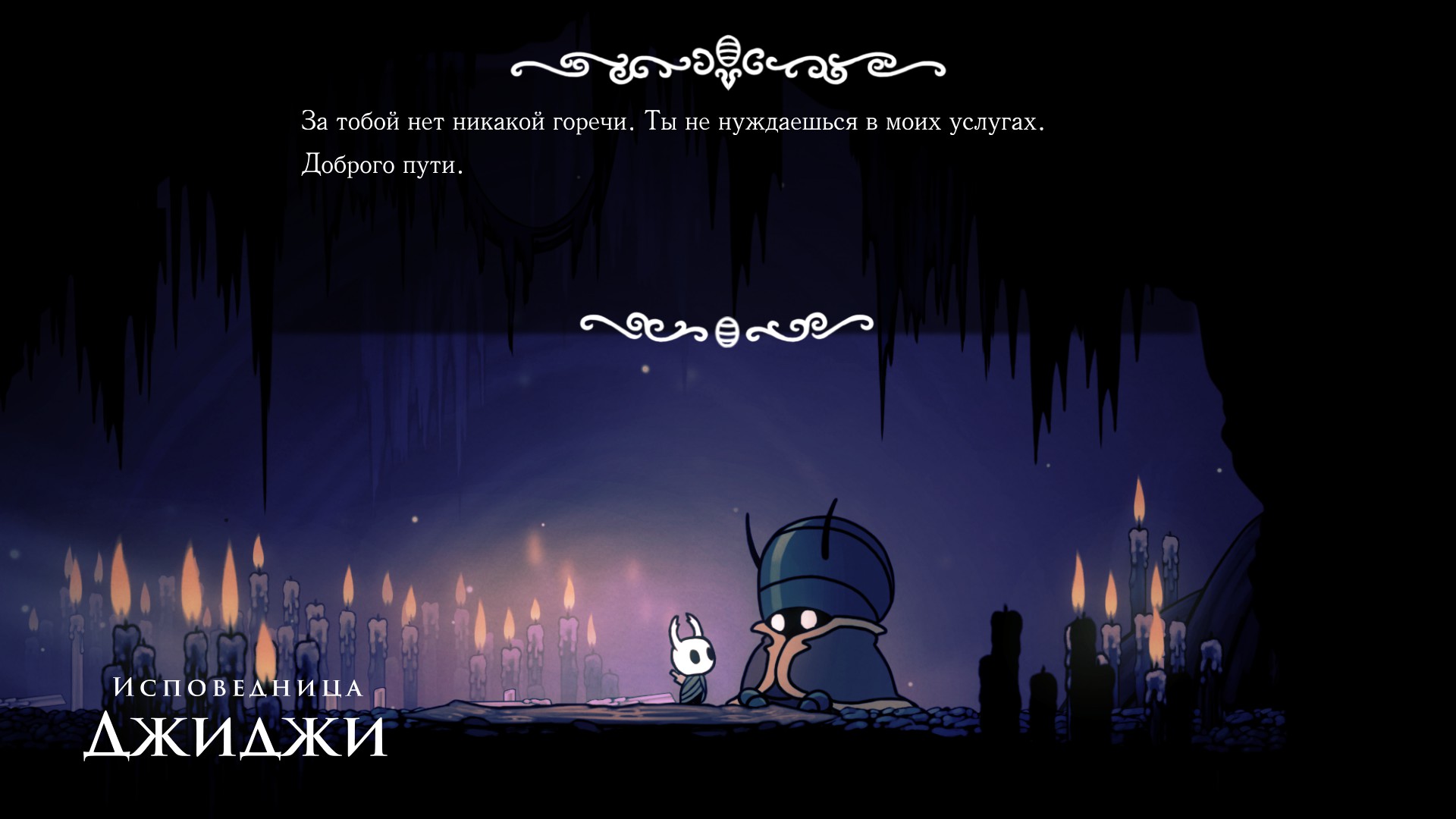Click the farewell line Доброго пути
The width and height of the screenshot is (1456, 819).
pyautogui.click(x=383, y=163)
